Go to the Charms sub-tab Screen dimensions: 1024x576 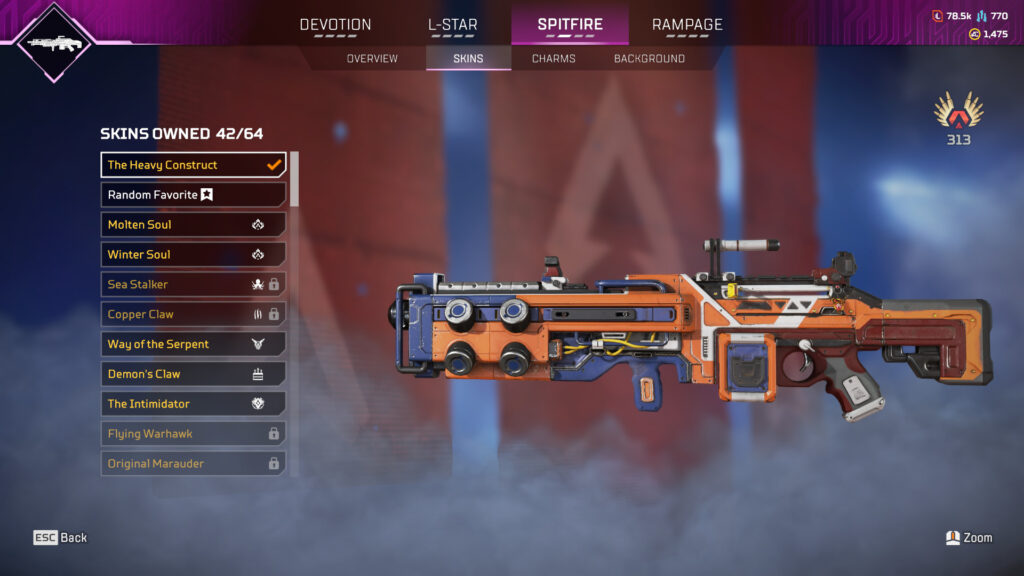click(x=553, y=59)
